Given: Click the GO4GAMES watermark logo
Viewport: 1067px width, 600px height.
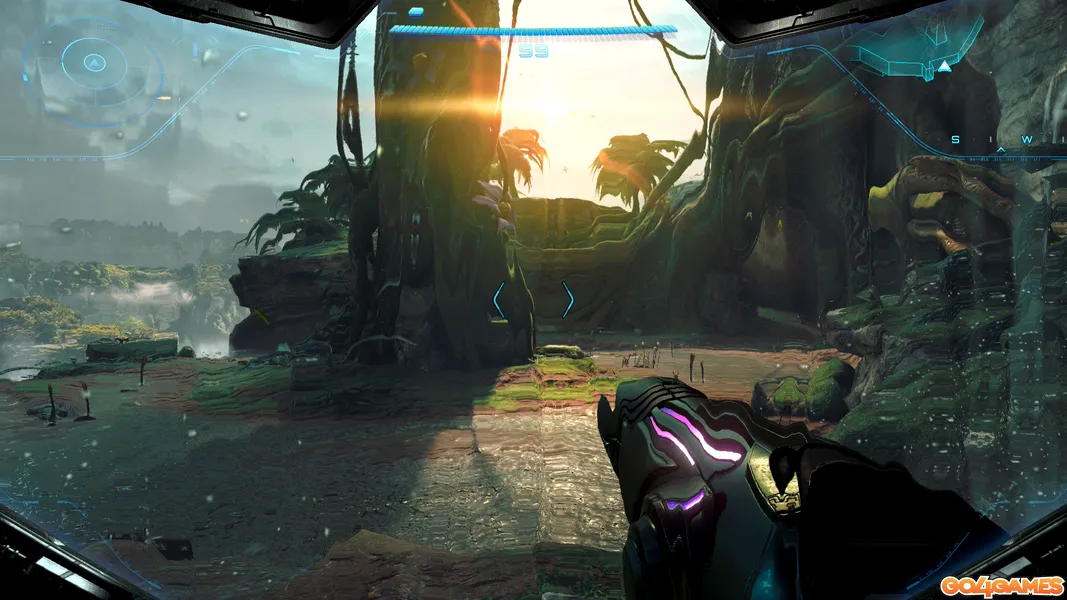Looking at the screenshot, I should [1000, 585].
